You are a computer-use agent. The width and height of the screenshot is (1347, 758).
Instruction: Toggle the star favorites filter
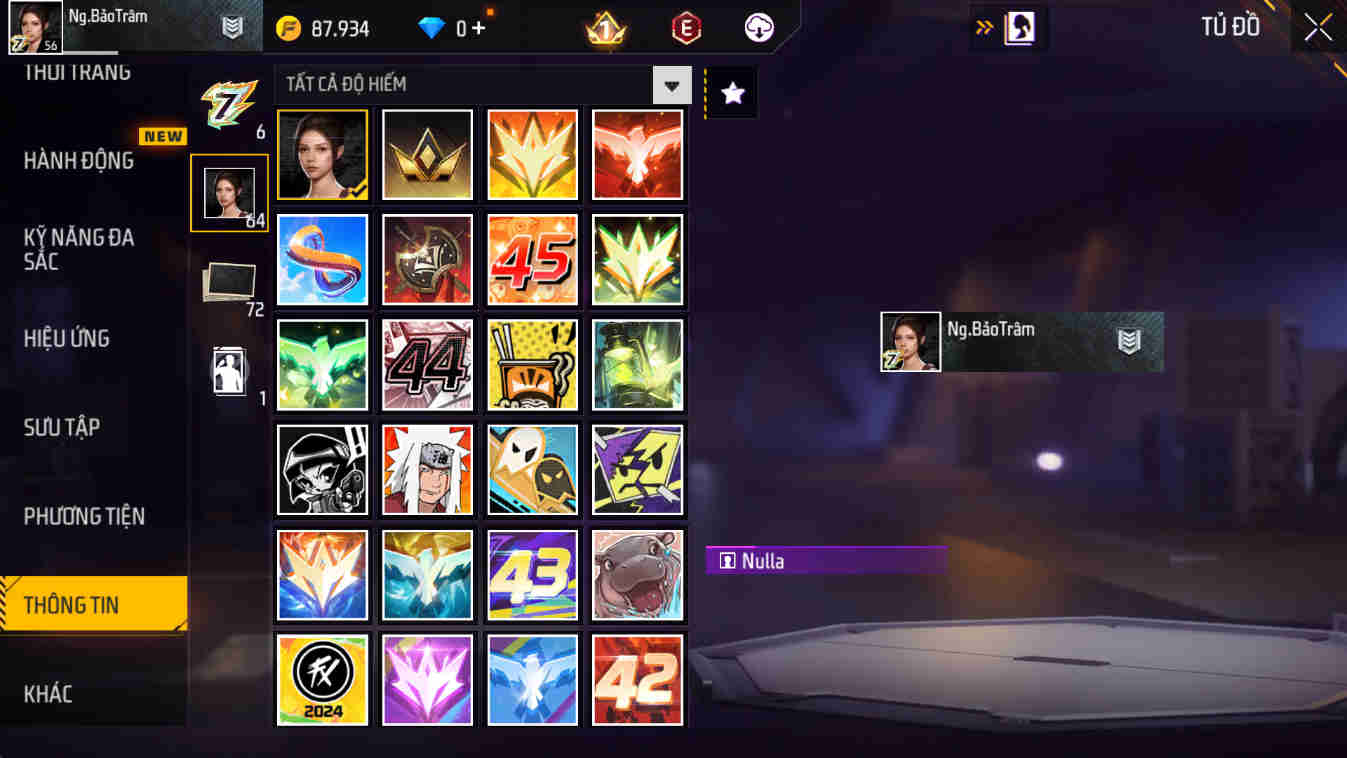(x=731, y=92)
